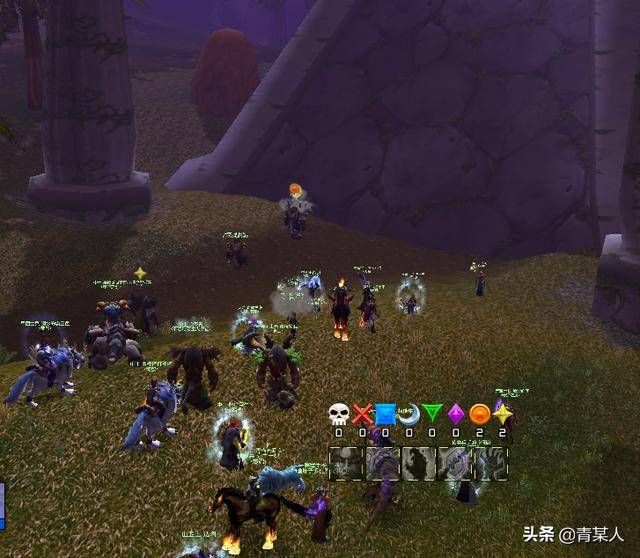Screen dimensions: 640x558
Task: Select the skull raid marker
Action: click(338, 414)
